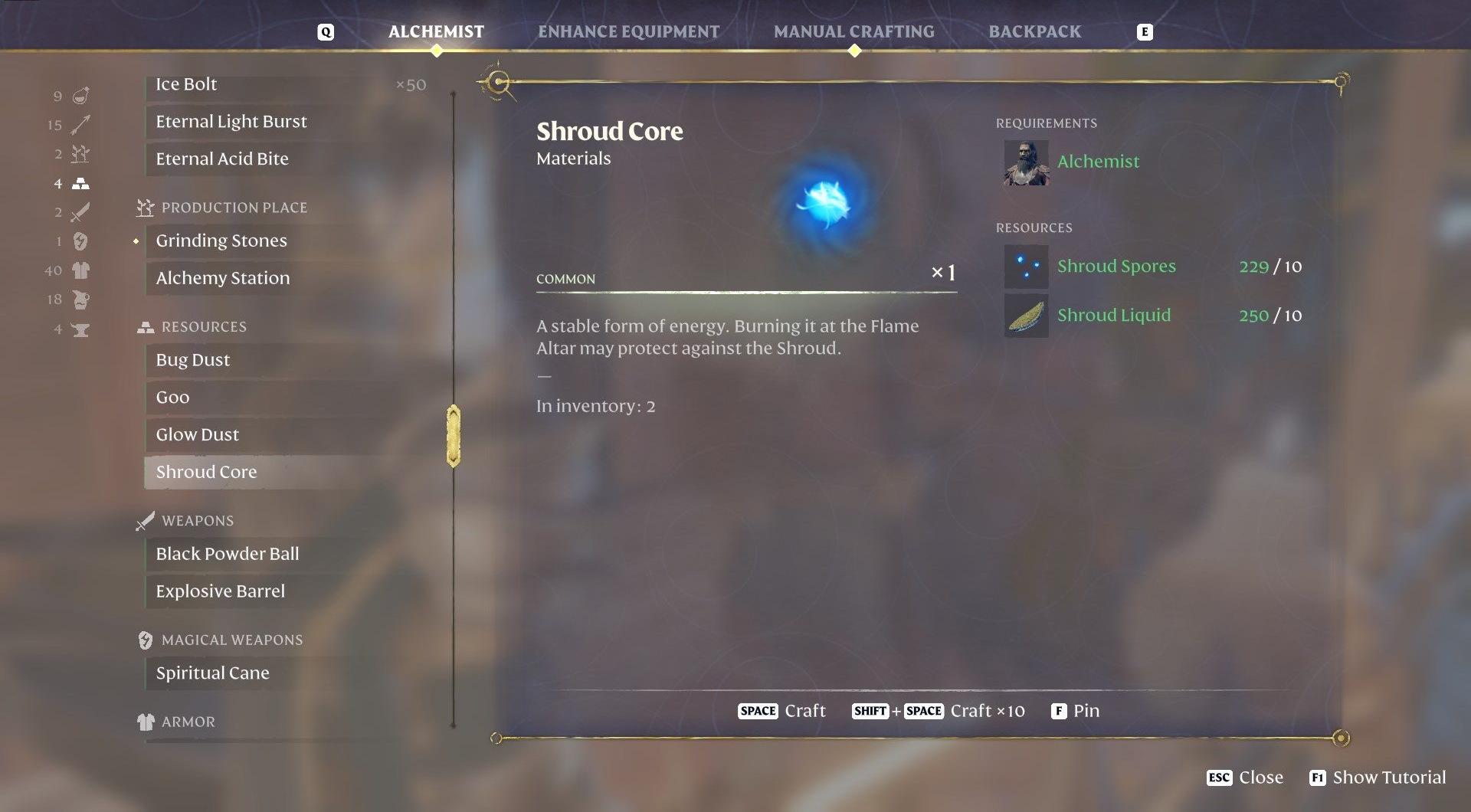Open the Backpack tab

(x=1035, y=31)
